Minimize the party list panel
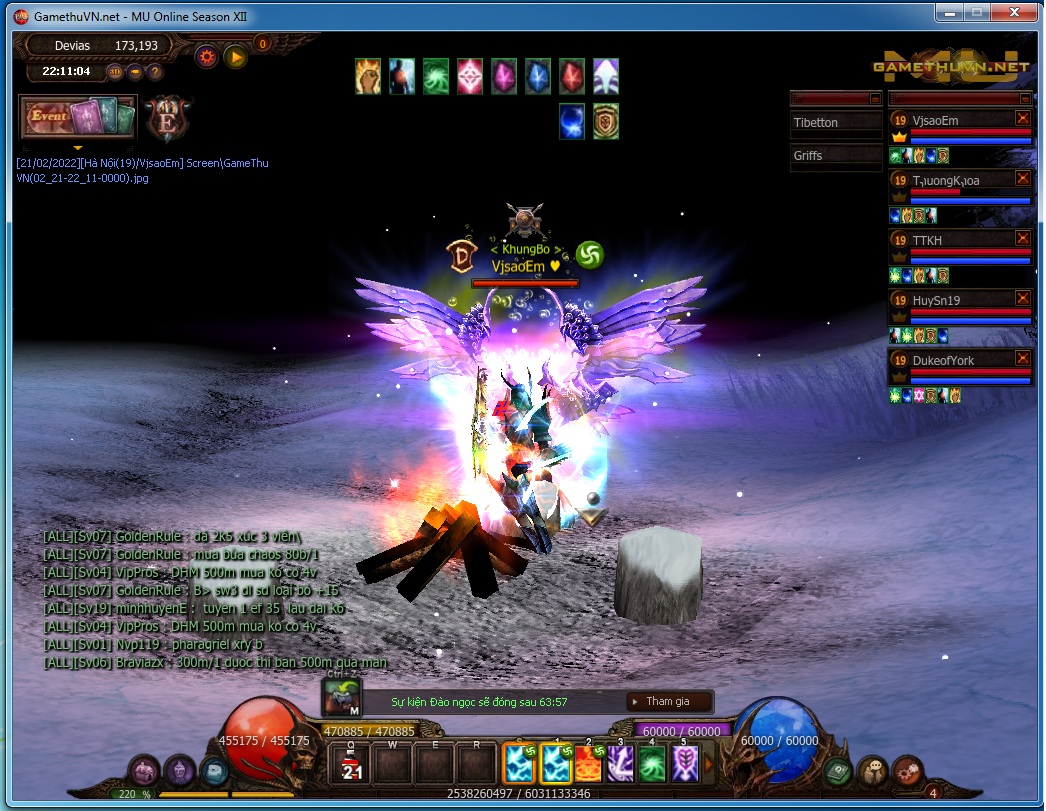The height and width of the screenshot is (811, 1046). [x=1025, y=99]
